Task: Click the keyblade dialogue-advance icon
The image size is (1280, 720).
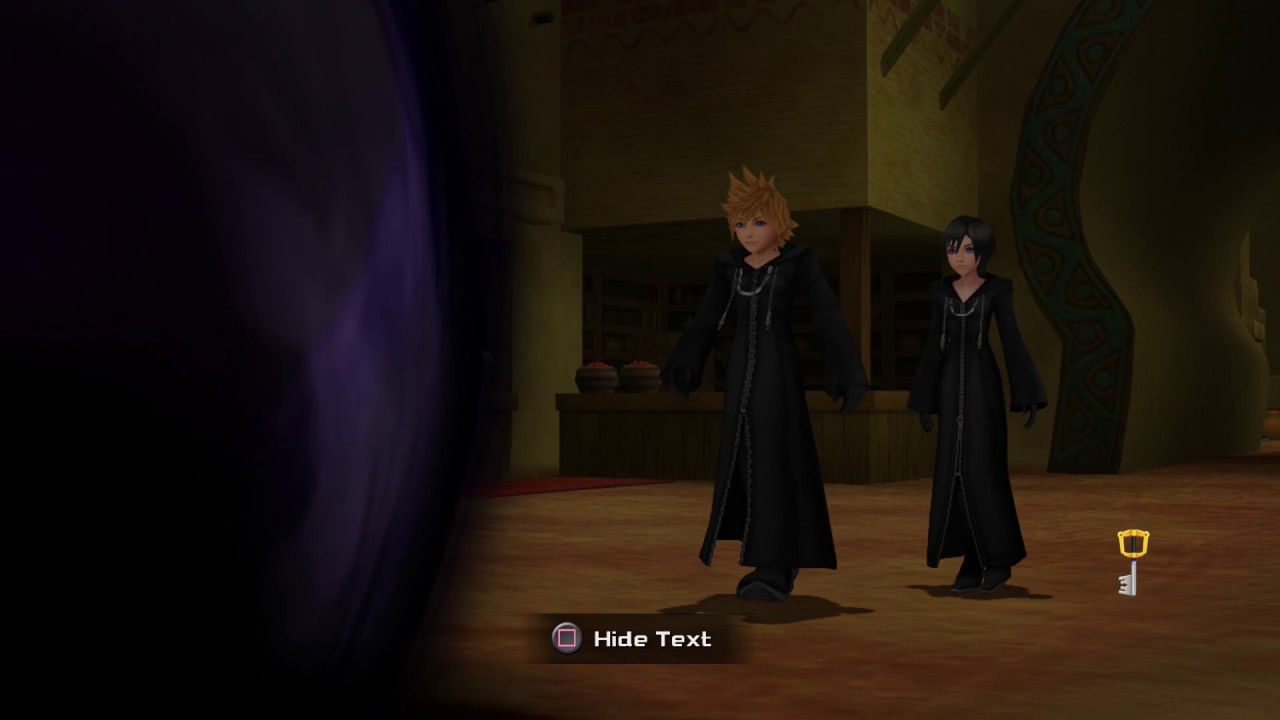Action: (x=1132, y=563)
